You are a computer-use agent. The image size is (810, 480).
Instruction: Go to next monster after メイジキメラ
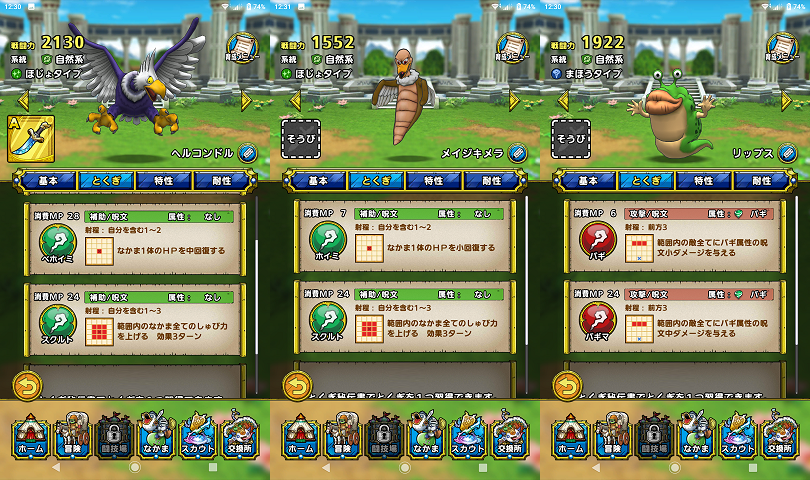coord(516,100)
